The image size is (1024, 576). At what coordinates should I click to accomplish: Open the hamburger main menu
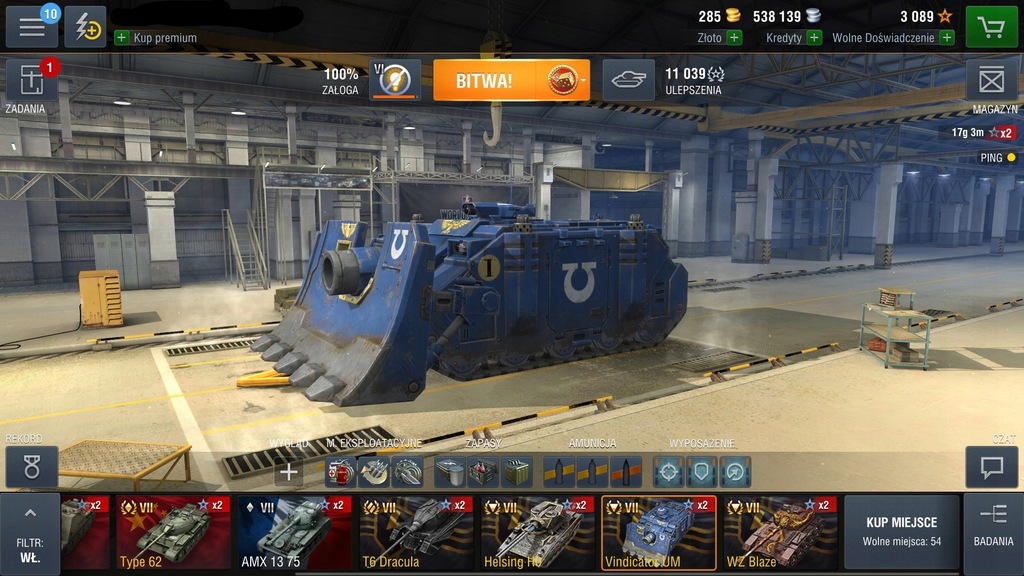click(31, 27)
